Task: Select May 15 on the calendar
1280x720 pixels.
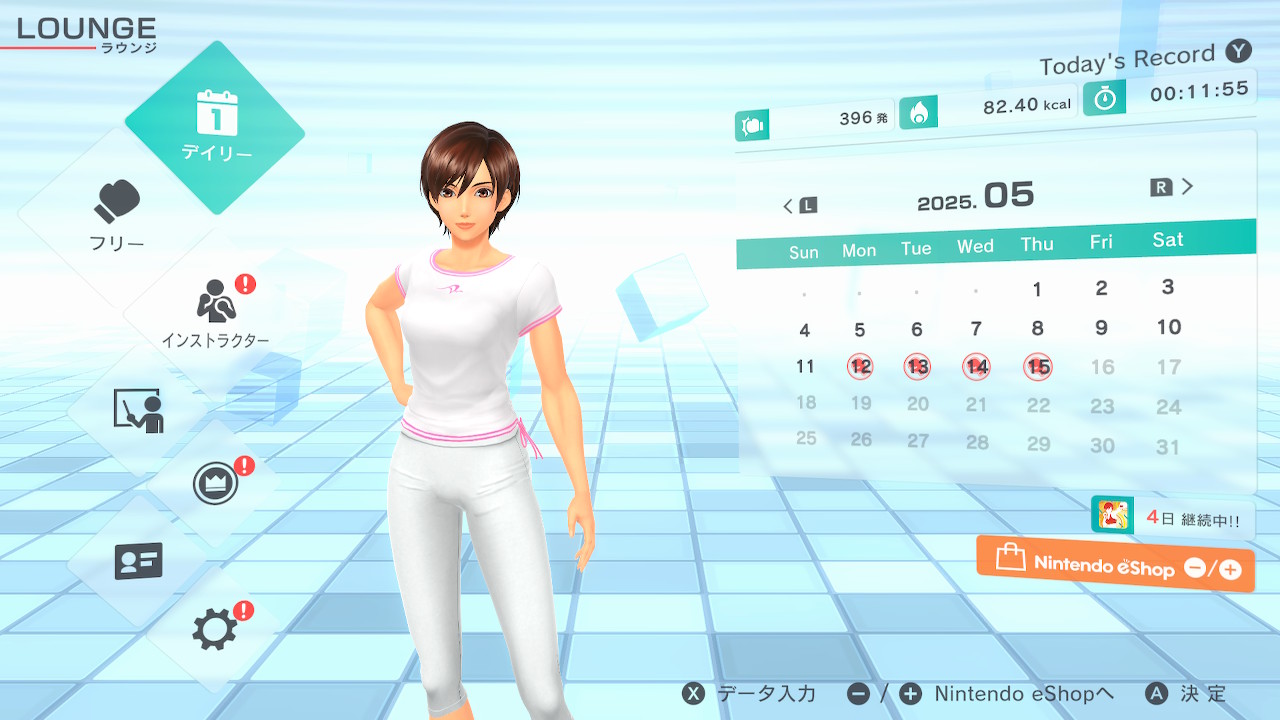Action: pyautogui.click(x=1038, y=367)
